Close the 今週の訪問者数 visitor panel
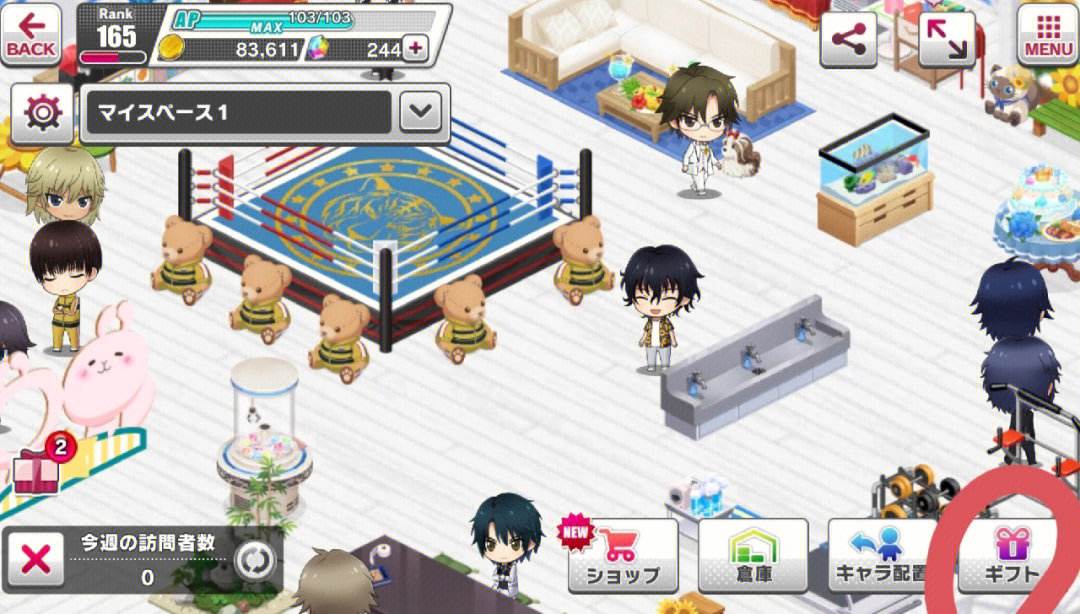Image resolution: width=1080 pixels, height=614 pixels. [x=36, y=560]
